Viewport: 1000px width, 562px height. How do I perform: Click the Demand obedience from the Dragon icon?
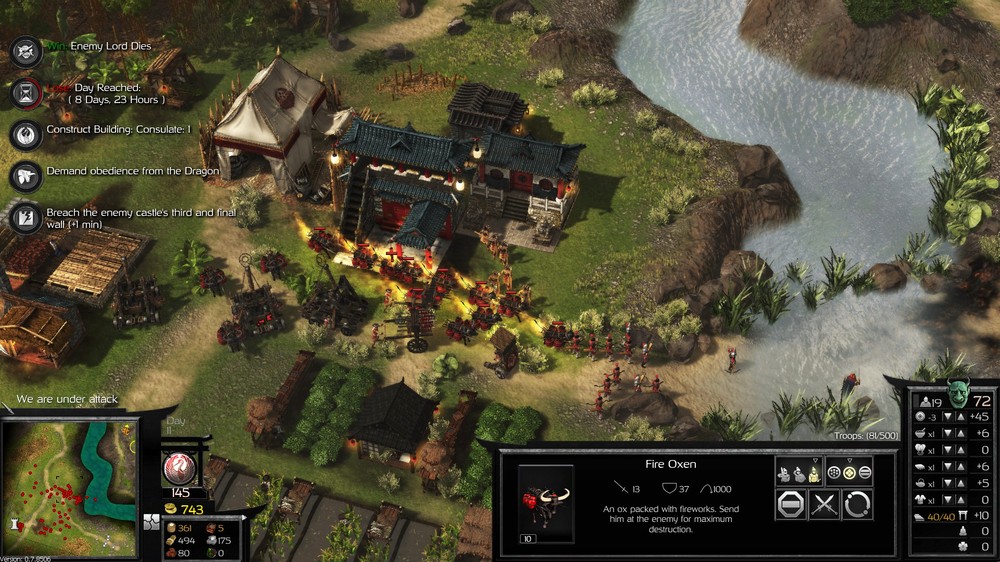point(26,174)
